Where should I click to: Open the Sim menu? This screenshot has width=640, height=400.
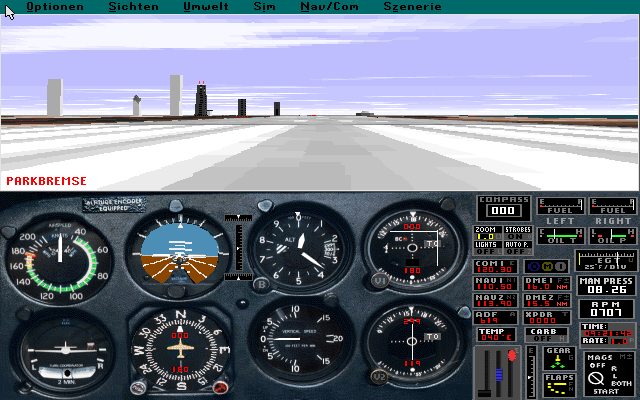pos(265,6)
